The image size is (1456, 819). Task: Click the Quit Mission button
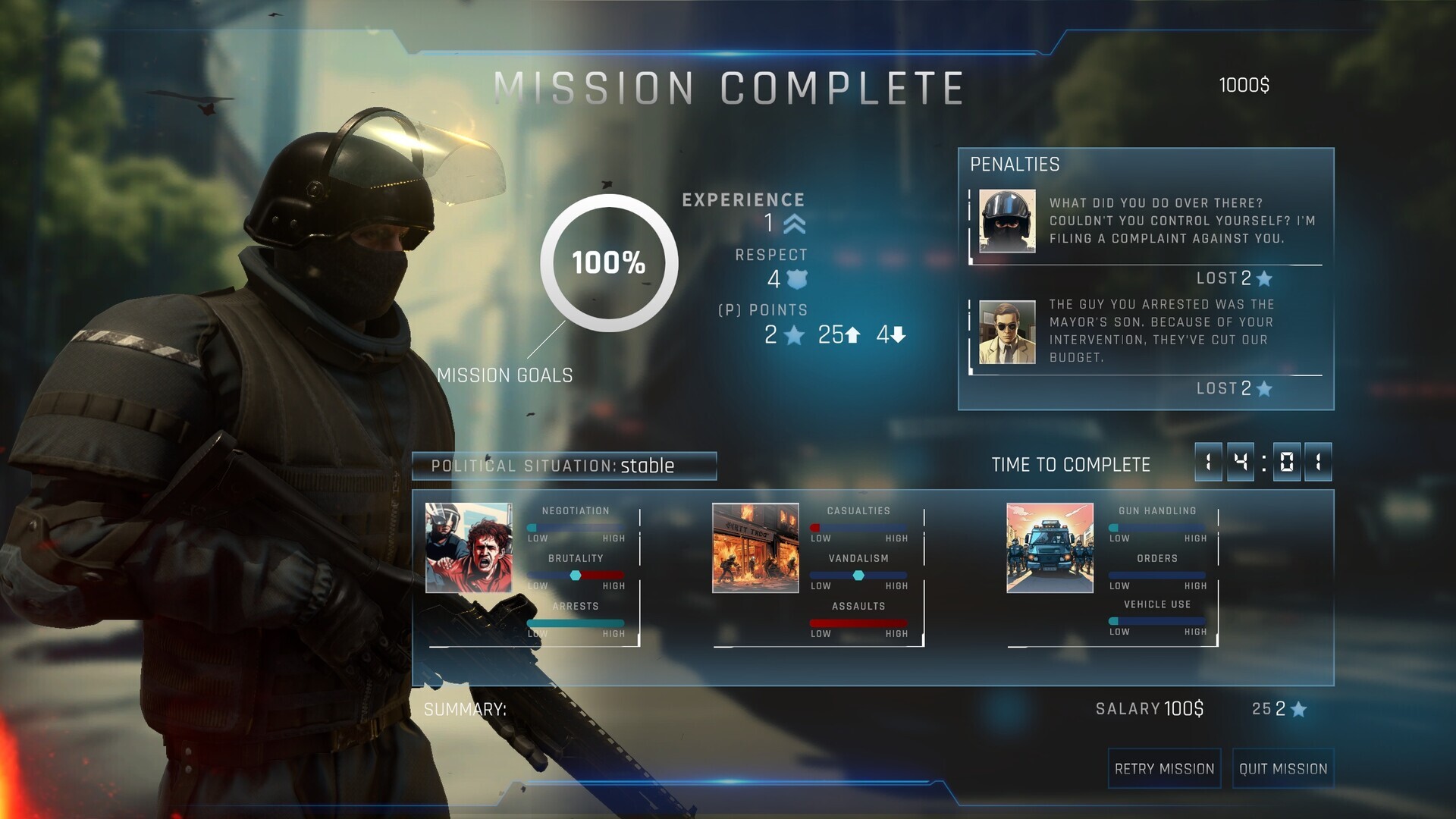(x=1283, y=768)
